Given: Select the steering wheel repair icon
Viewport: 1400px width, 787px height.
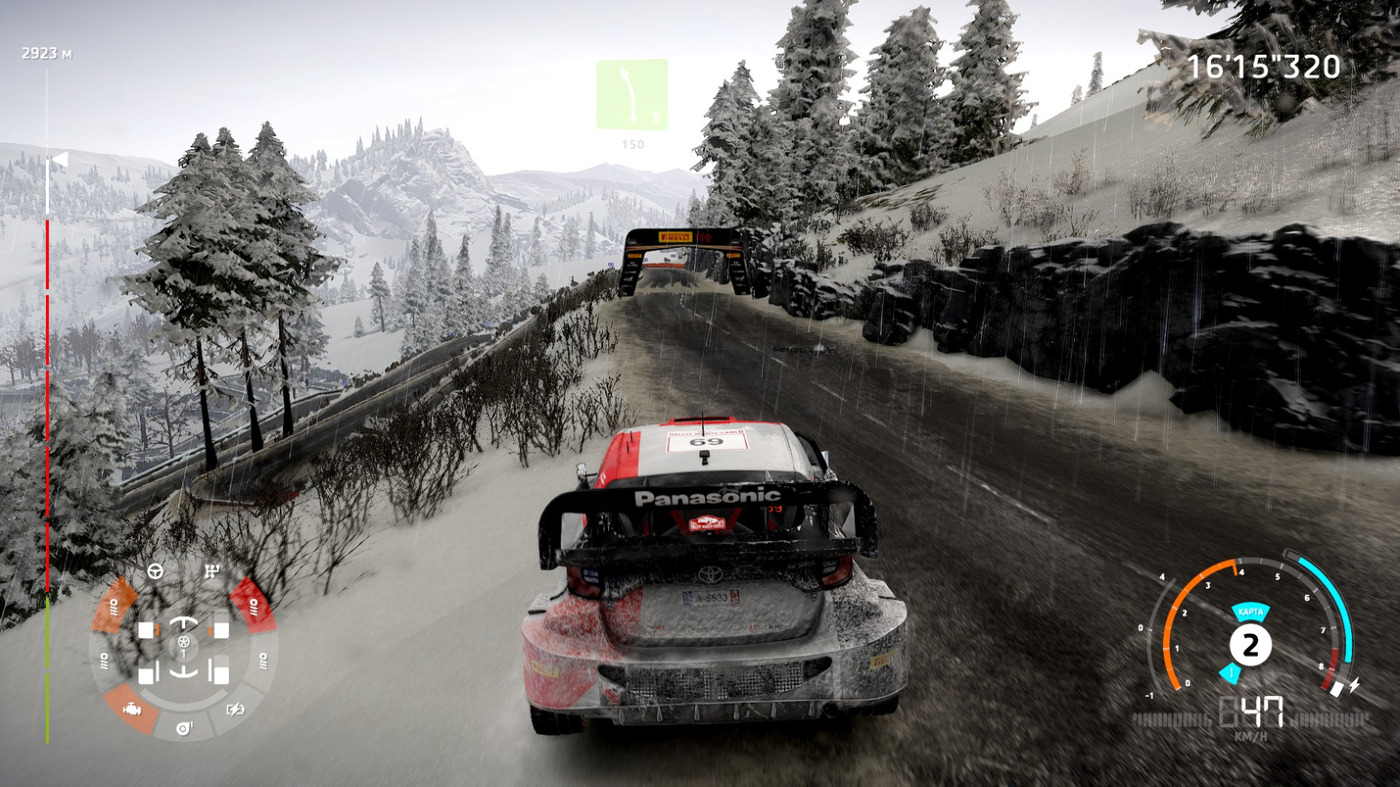Looking at the screenshot, I should click(x=155, y=570).
